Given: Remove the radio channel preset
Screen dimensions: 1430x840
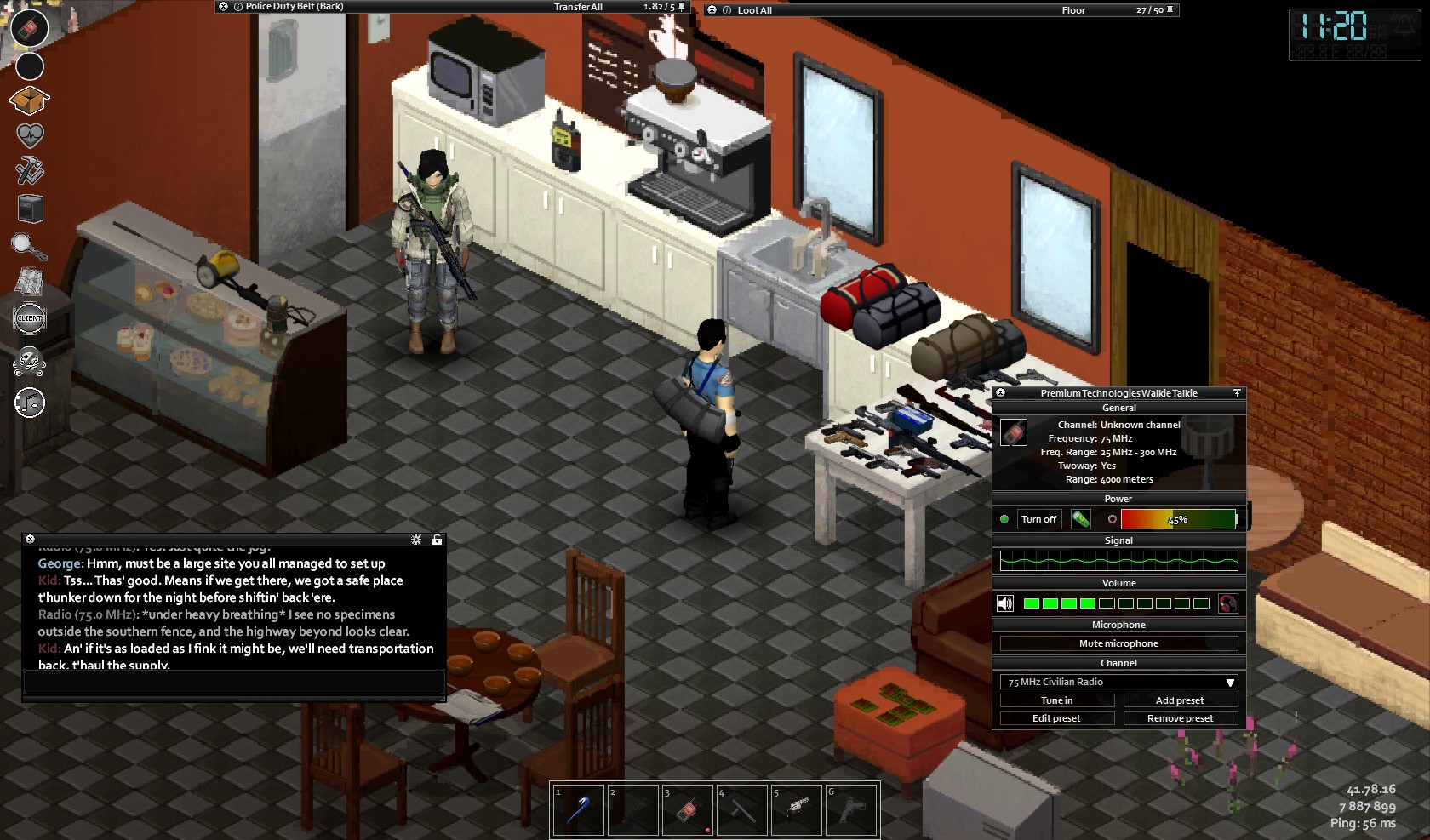Looking at the screenshot, I should (x=1180, y=718).
